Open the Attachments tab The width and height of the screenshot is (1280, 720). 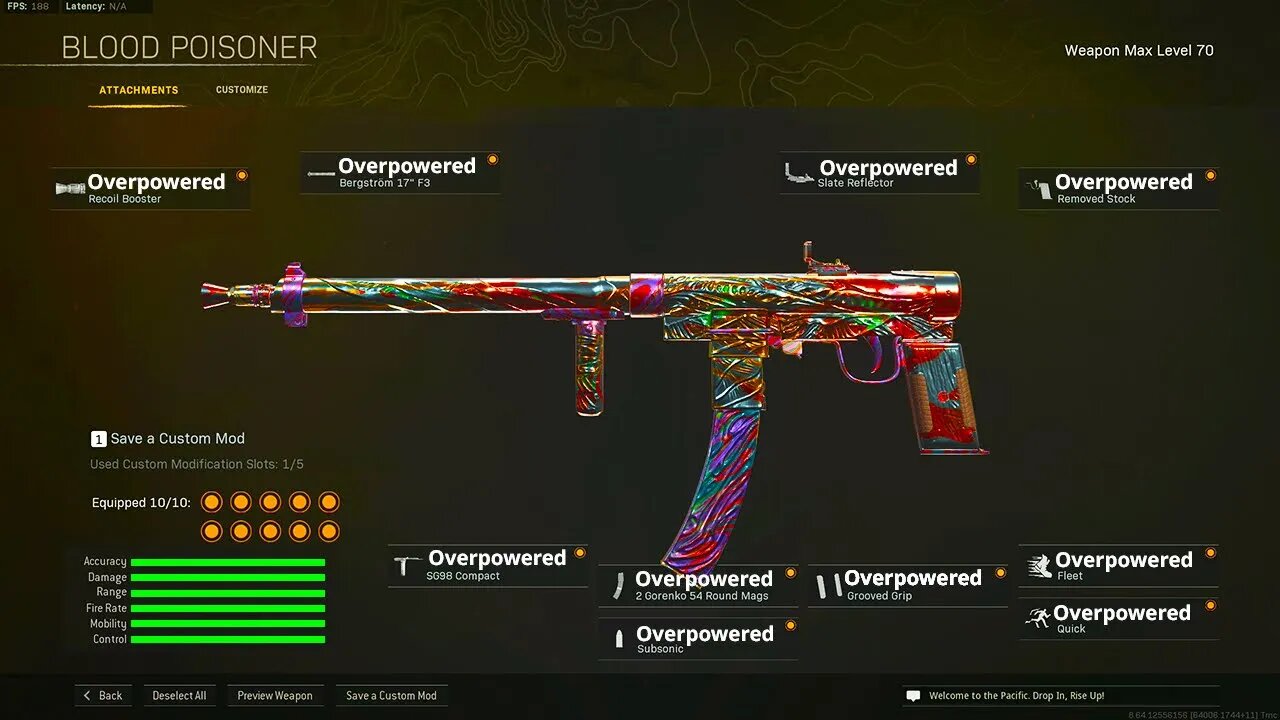click(138, 89)
